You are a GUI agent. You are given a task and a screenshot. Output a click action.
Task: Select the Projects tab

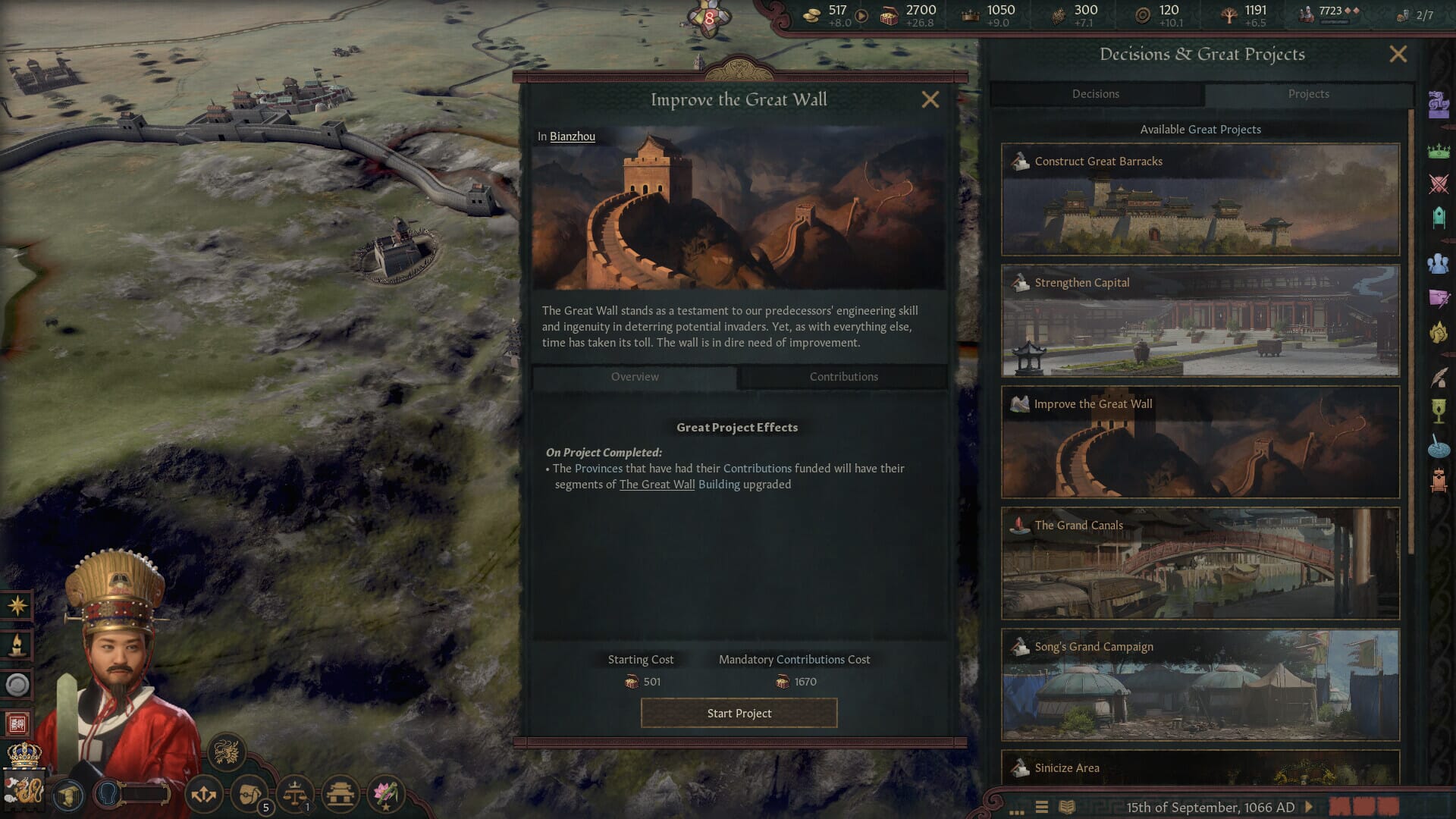[x=1308, y=94]
